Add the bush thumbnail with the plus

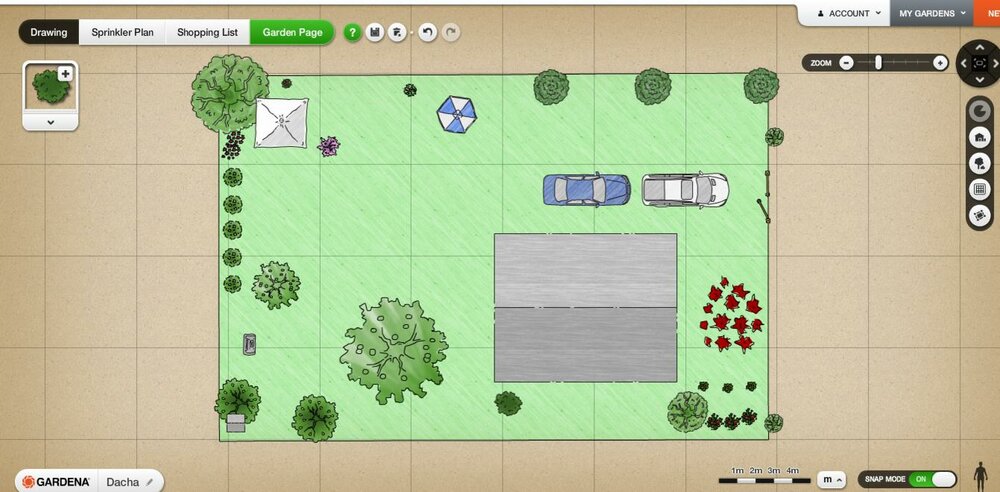pos(66,73)
